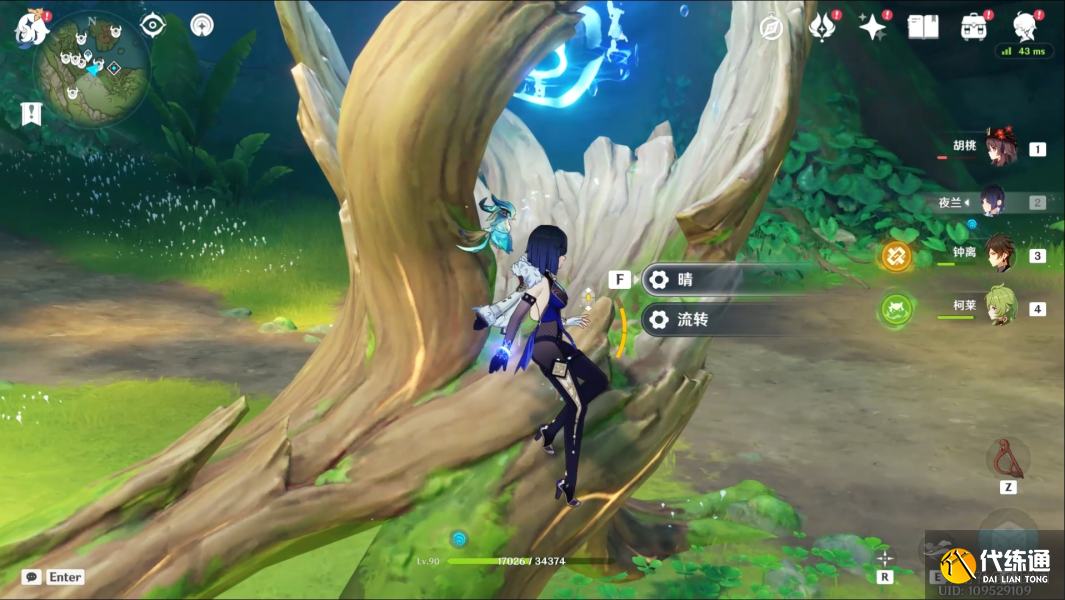The height and width of the screenshot is (600, 1065).
Task: Switch to party member 胡桃
Action: tap(998, 148)
